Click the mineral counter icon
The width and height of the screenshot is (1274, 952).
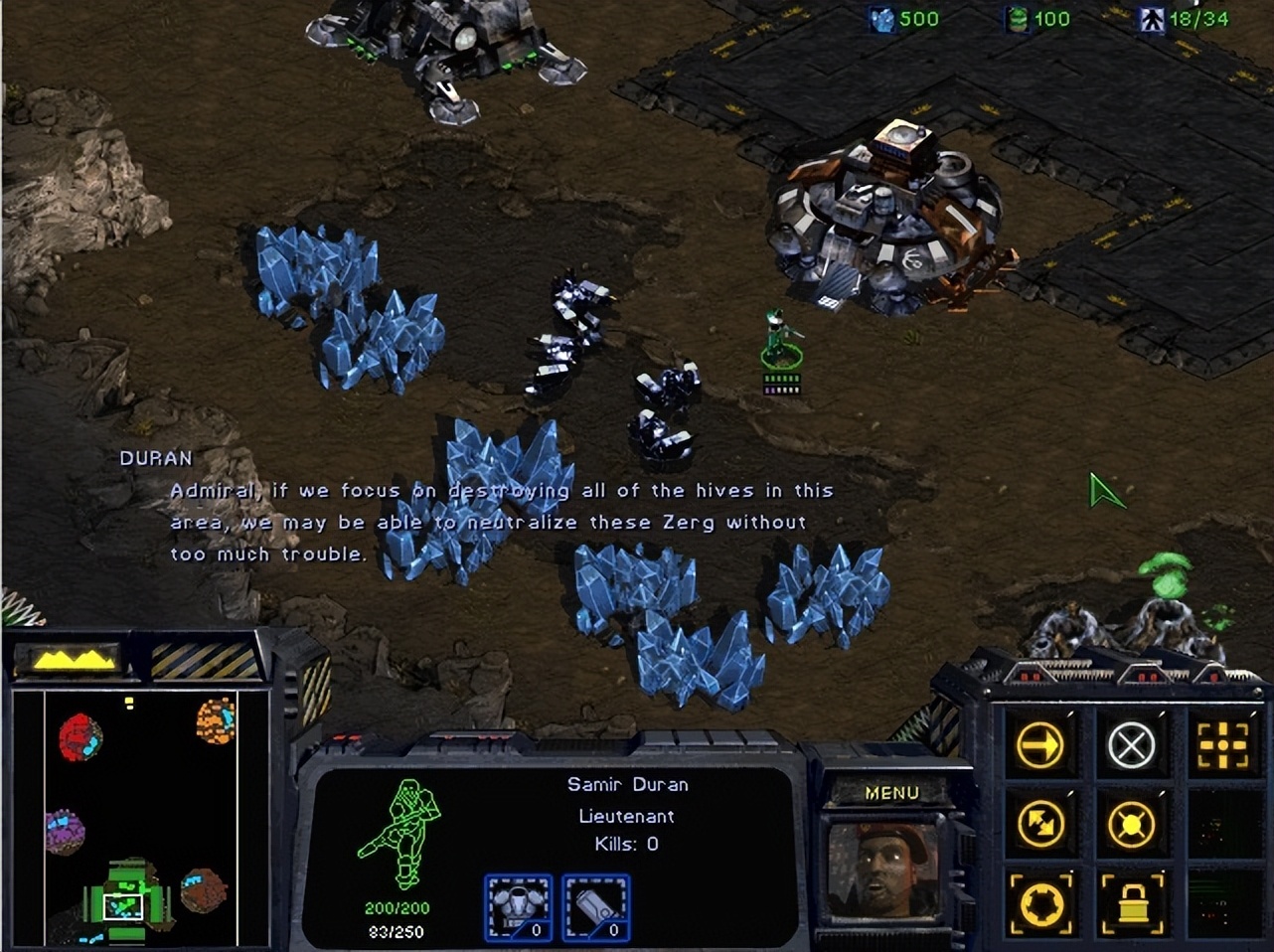coord(880,18)
